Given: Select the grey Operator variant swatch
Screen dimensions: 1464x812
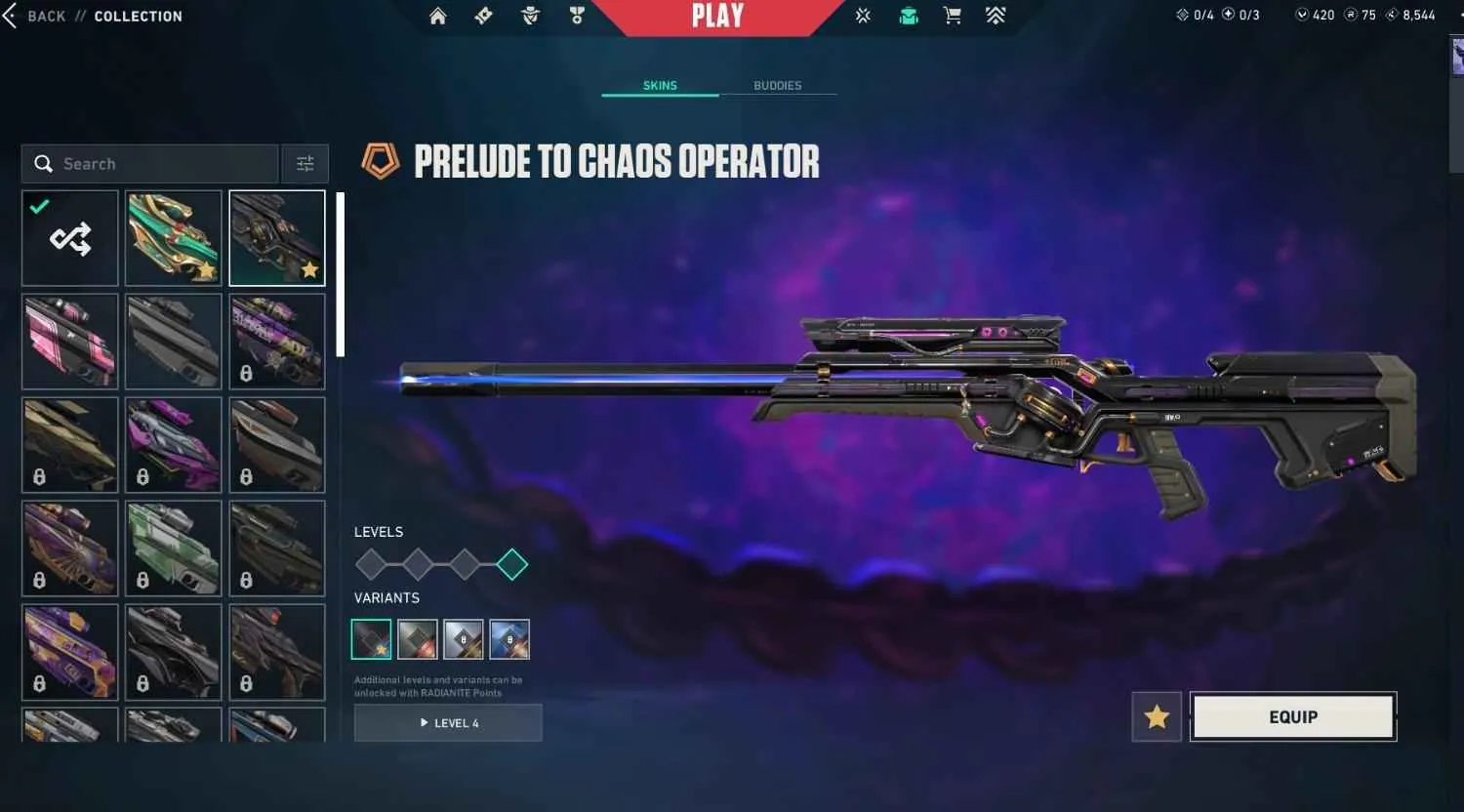Looking at the screenshot, I should (417, 639).
